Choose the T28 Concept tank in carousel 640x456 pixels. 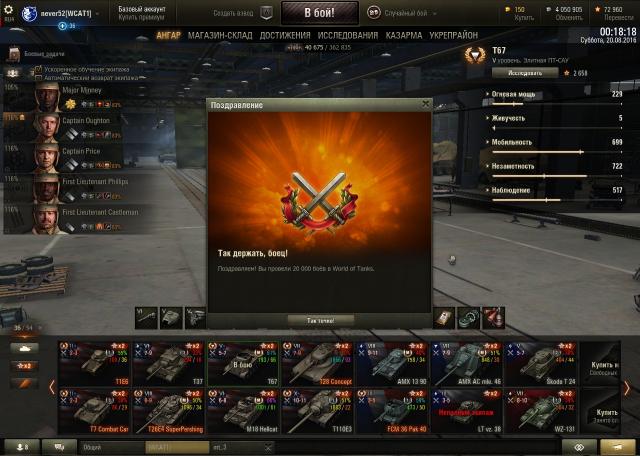(317, 364)
